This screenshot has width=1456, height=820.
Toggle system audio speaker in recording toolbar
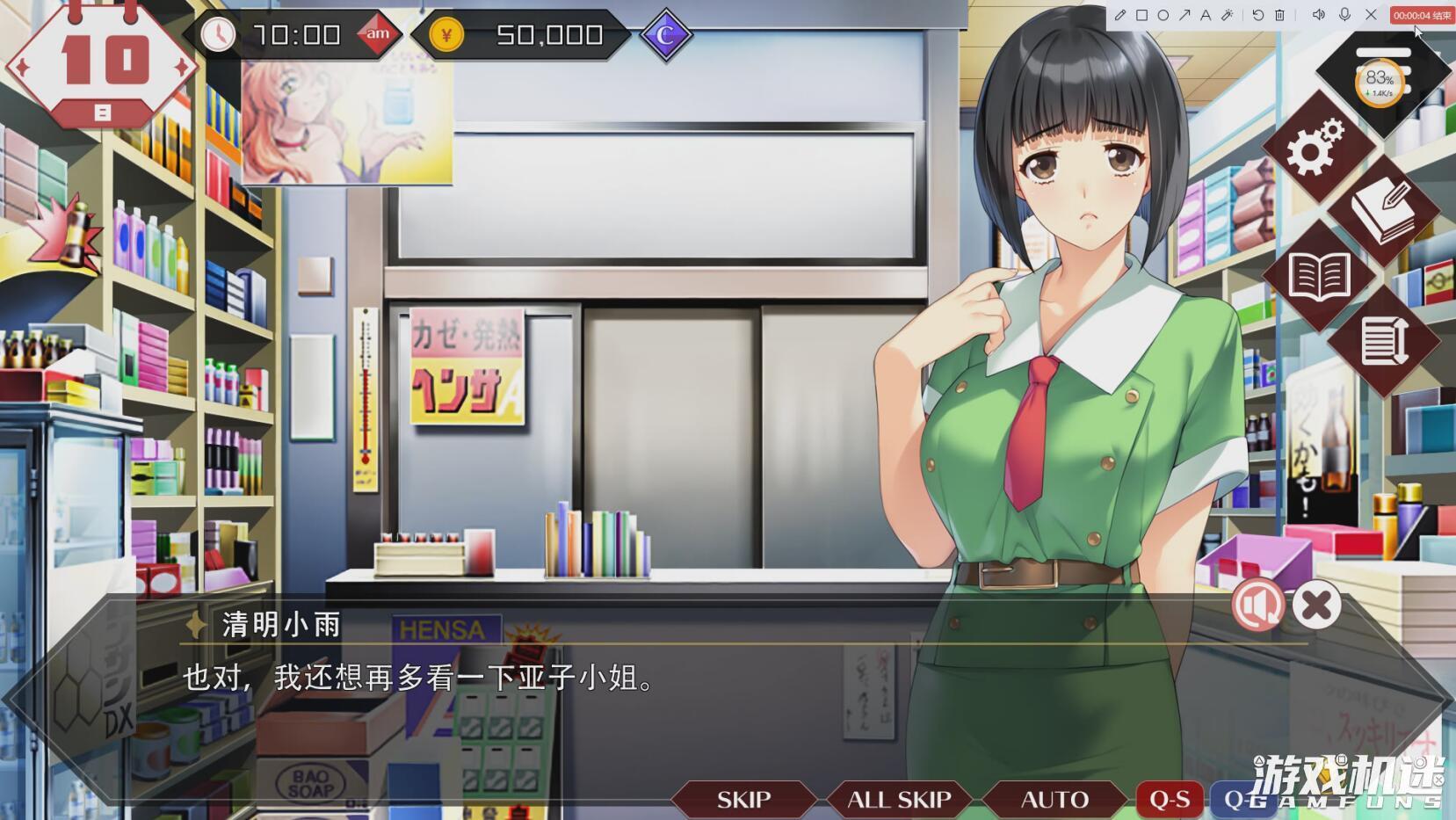pos(1319,15)
